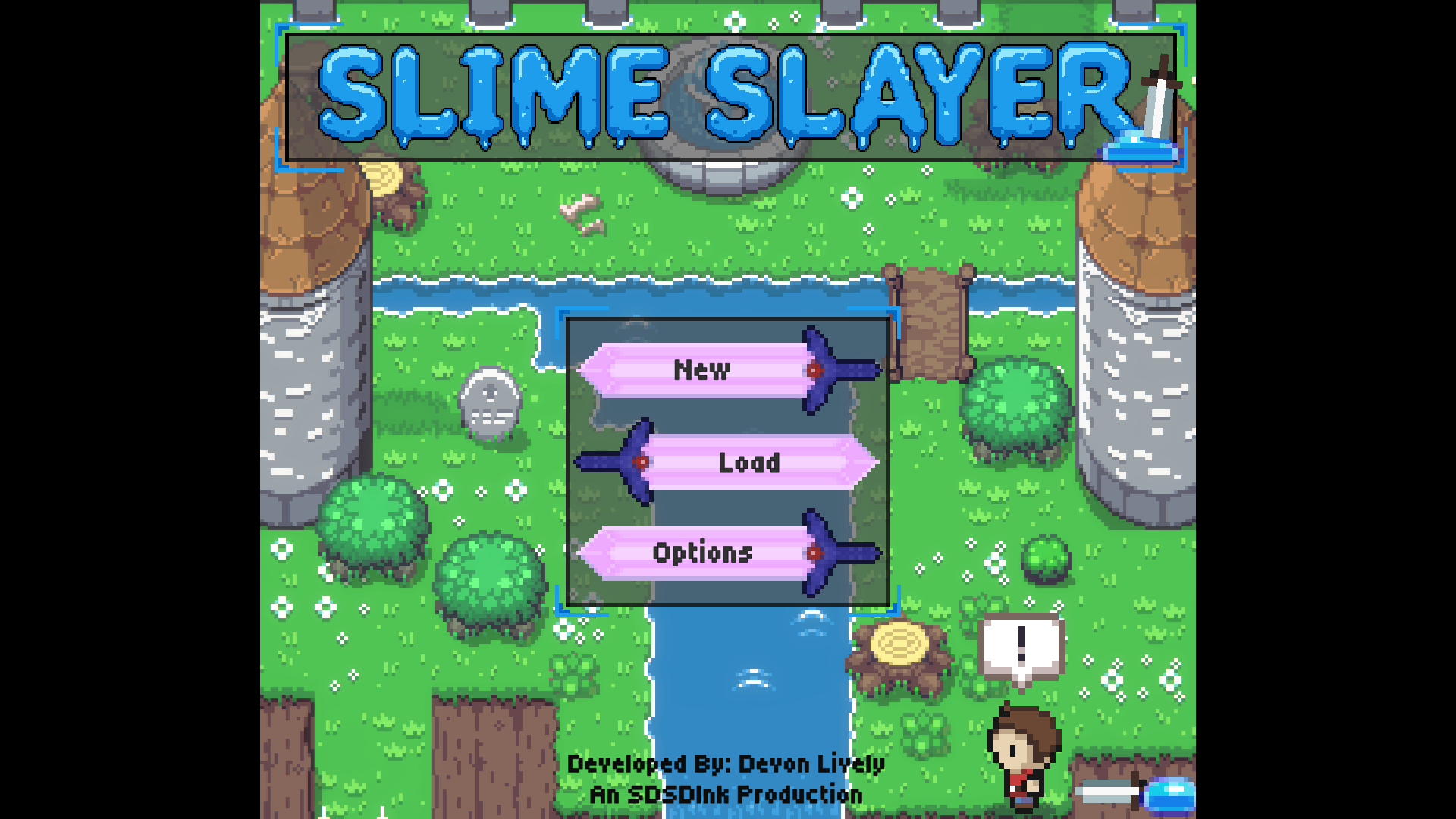Click the blue river water on the map
Image resolution: width=1456 pixels, height=819 pixels.
pyautogui.click(x=743, y=682)
